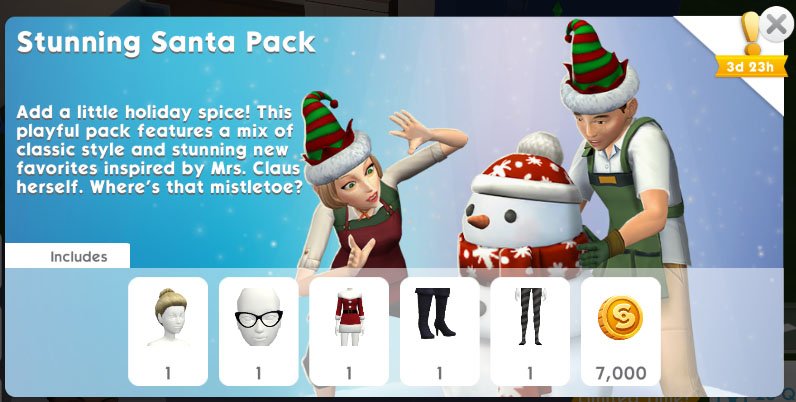Select the 7,000 Simoleons coin reward

pos(620,331)
